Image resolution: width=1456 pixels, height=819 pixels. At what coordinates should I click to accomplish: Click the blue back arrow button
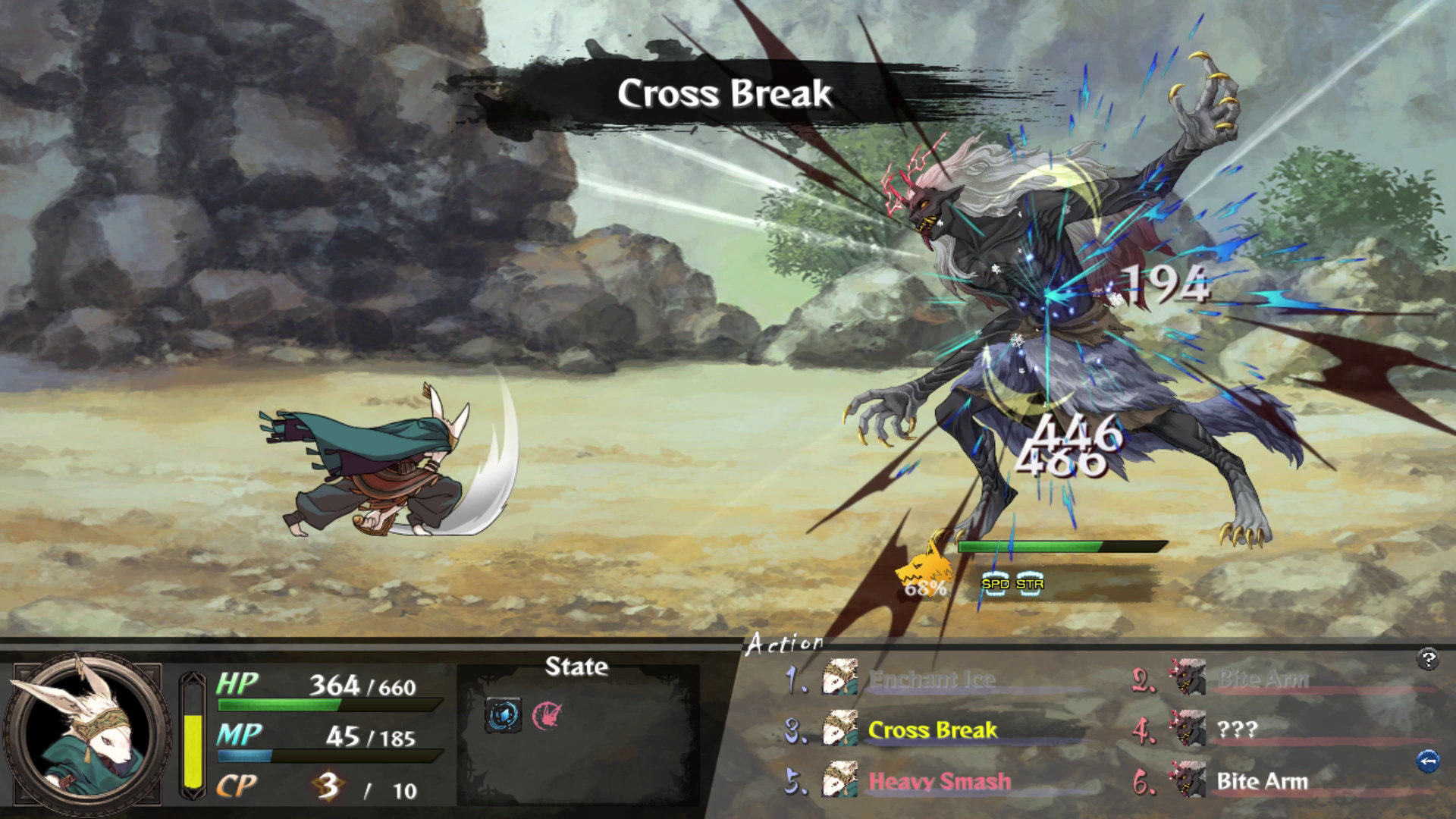pyautogui.click(x=1427, y=760)
